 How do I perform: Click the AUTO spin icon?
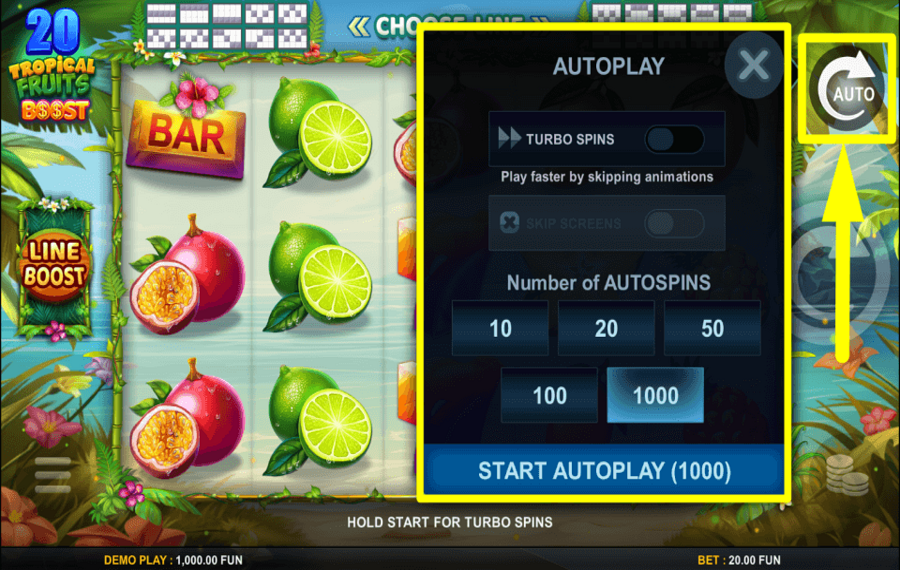(846, 88)
